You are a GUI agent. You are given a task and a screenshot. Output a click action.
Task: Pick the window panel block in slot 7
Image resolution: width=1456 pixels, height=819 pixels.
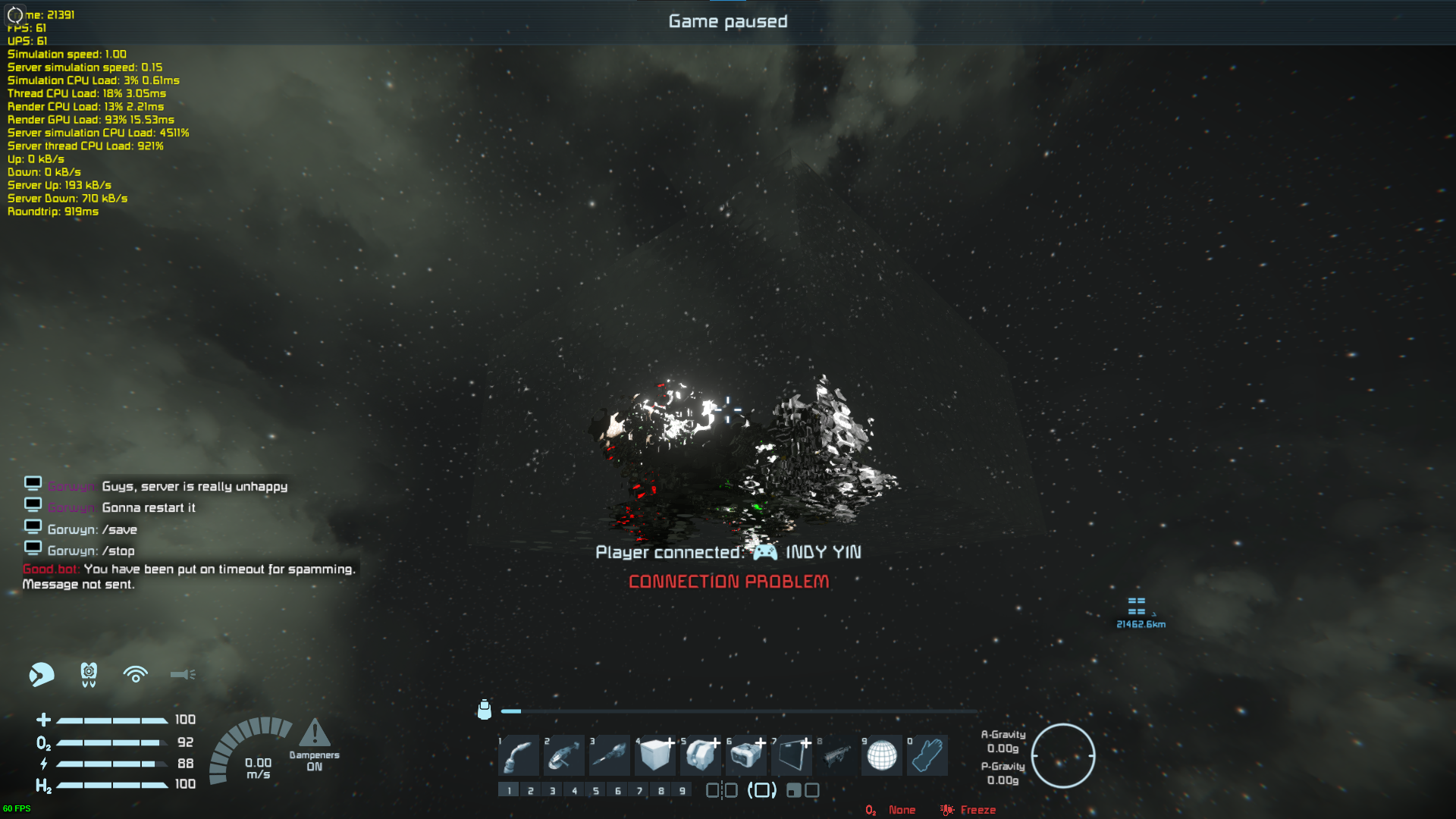point(792,755)
